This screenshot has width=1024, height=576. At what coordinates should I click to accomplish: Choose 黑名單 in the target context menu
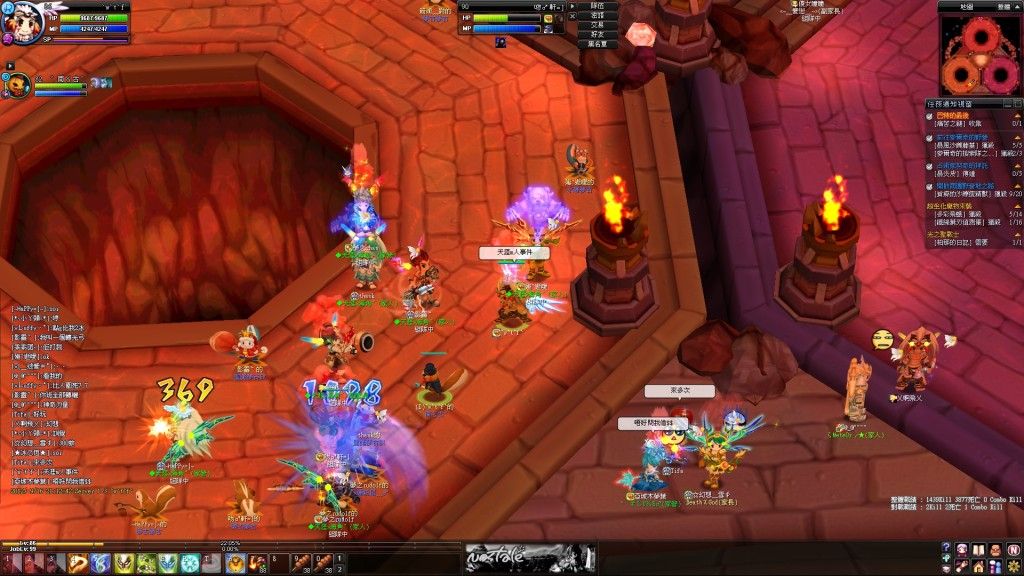(x=597, y=44)
